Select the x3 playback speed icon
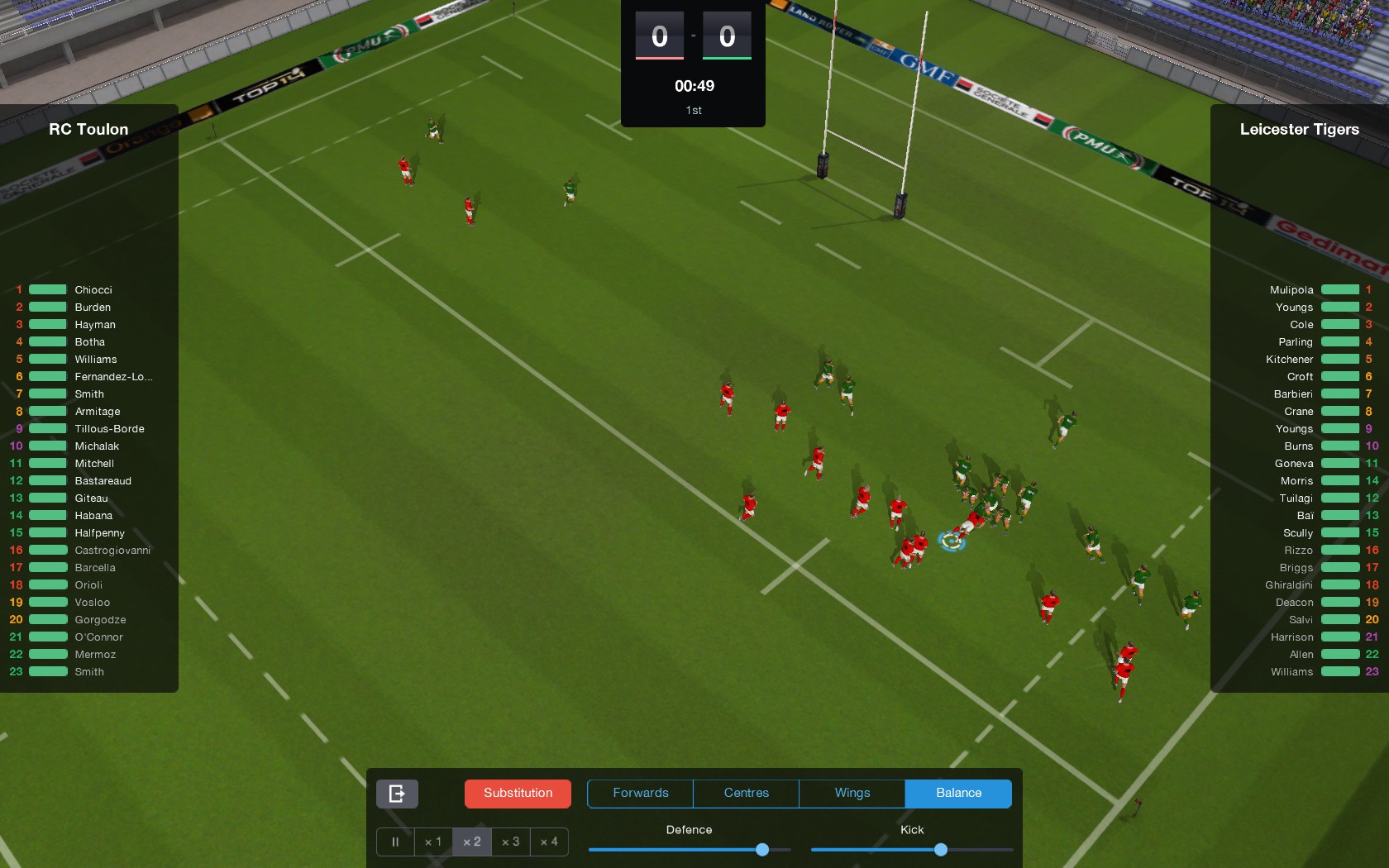This screenshot has width=1389, height=868. click(x=510, y=842)
